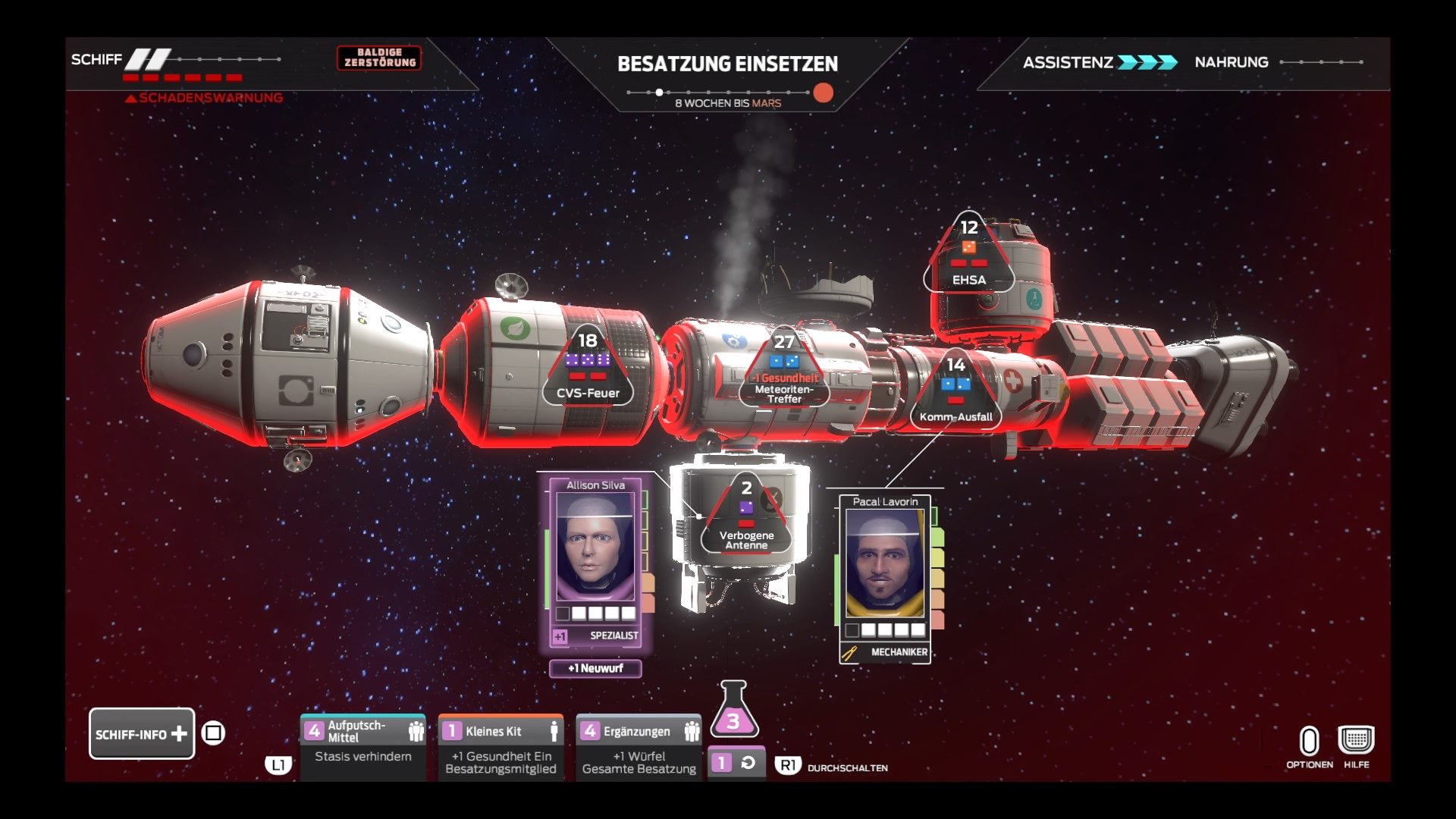Activate the dice reroll icon
Screen dimensions: 1456x819
737,762
